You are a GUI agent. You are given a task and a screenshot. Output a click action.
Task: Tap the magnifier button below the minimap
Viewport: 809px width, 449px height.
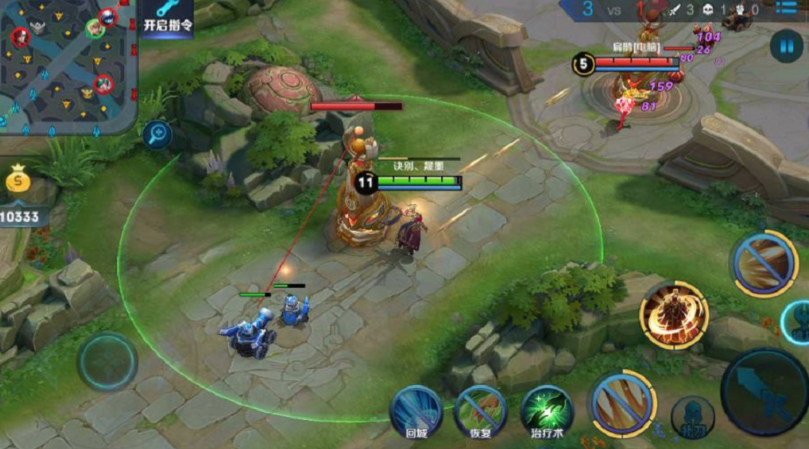157,133
